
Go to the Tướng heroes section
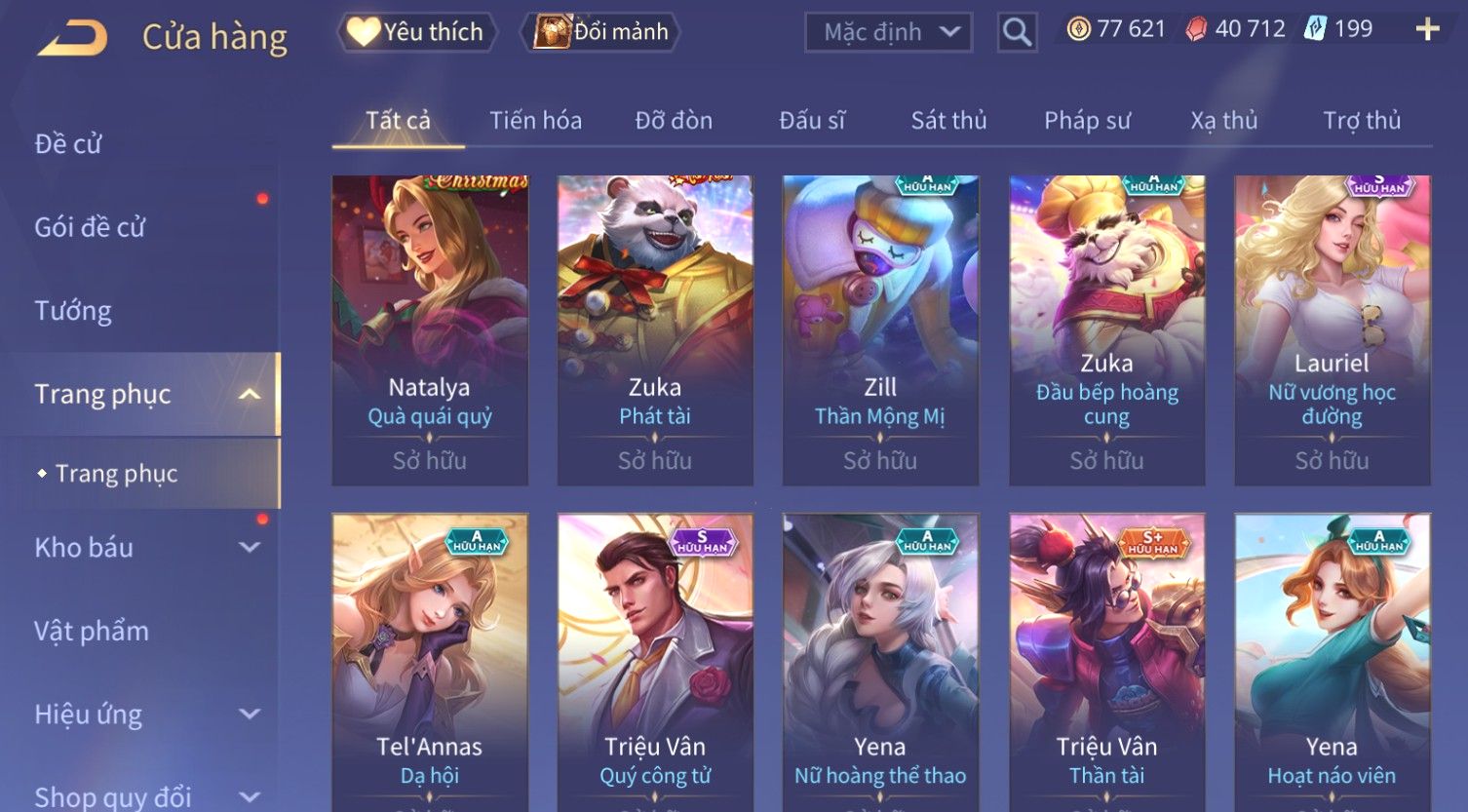(73, 311)
